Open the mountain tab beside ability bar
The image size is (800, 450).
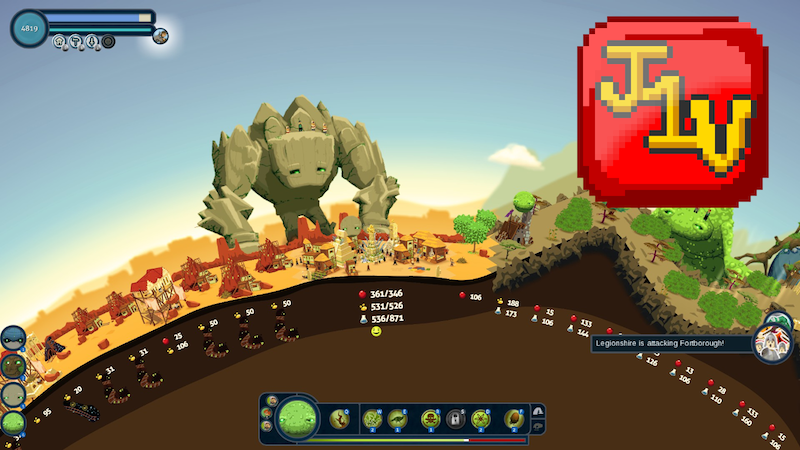point(538,411)
